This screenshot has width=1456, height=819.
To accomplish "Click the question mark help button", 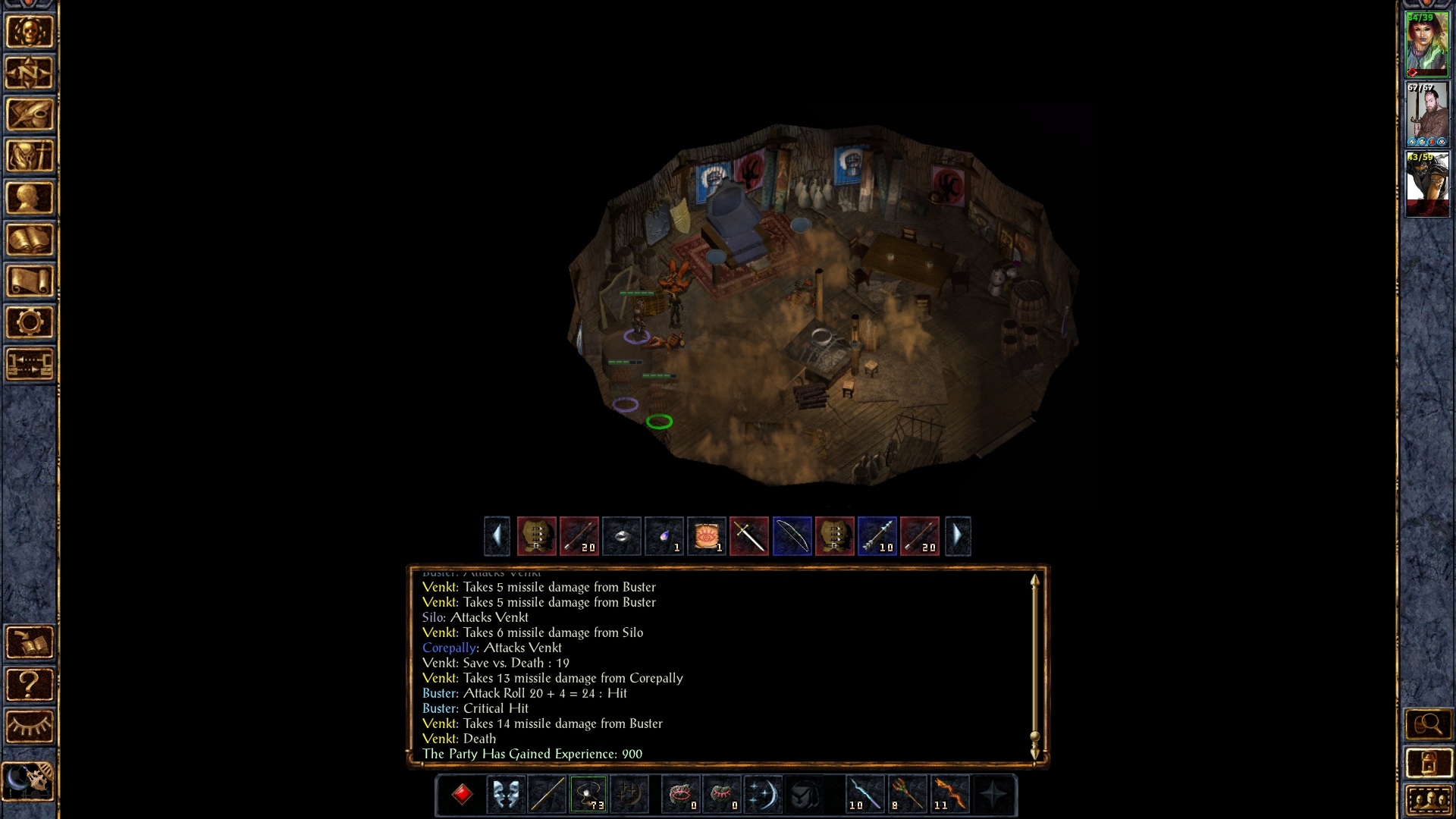I will tap(30, 685).
